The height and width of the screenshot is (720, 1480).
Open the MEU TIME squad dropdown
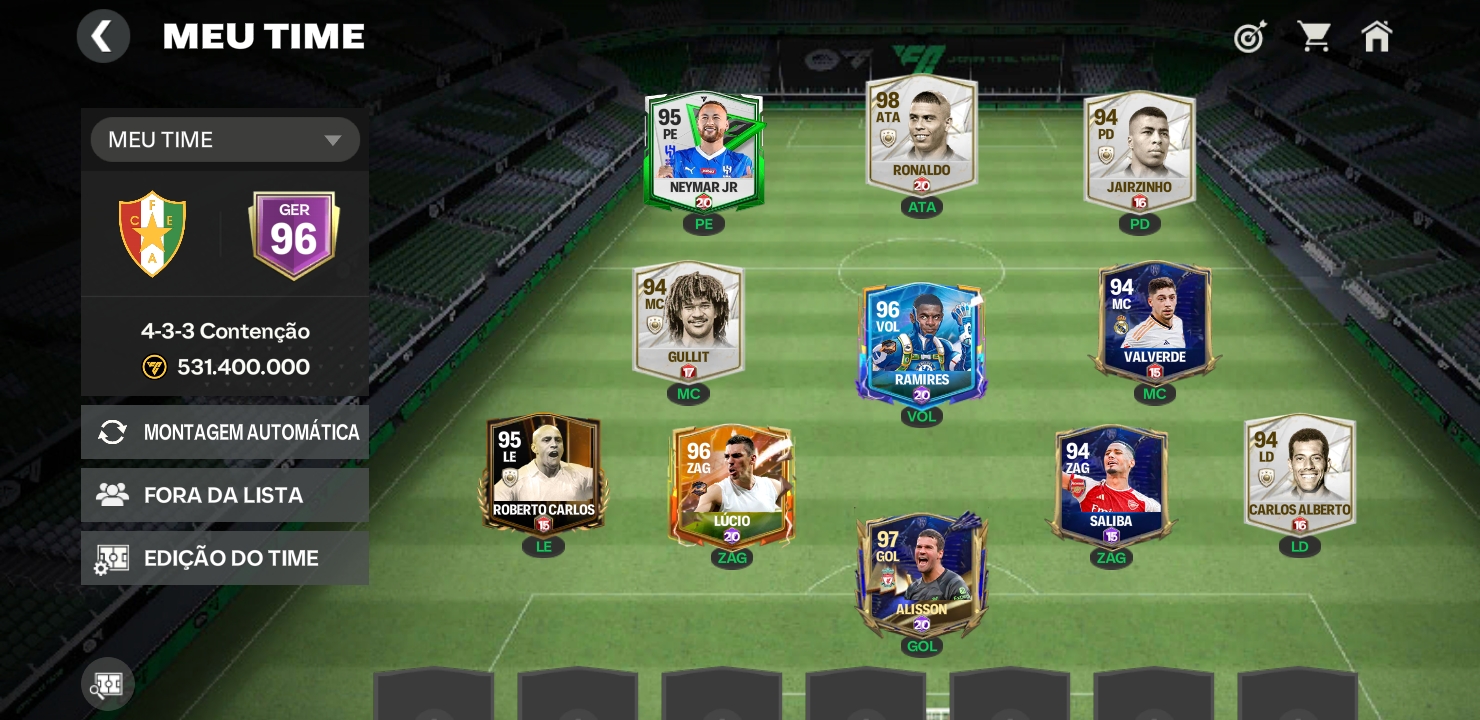(225, 140)
